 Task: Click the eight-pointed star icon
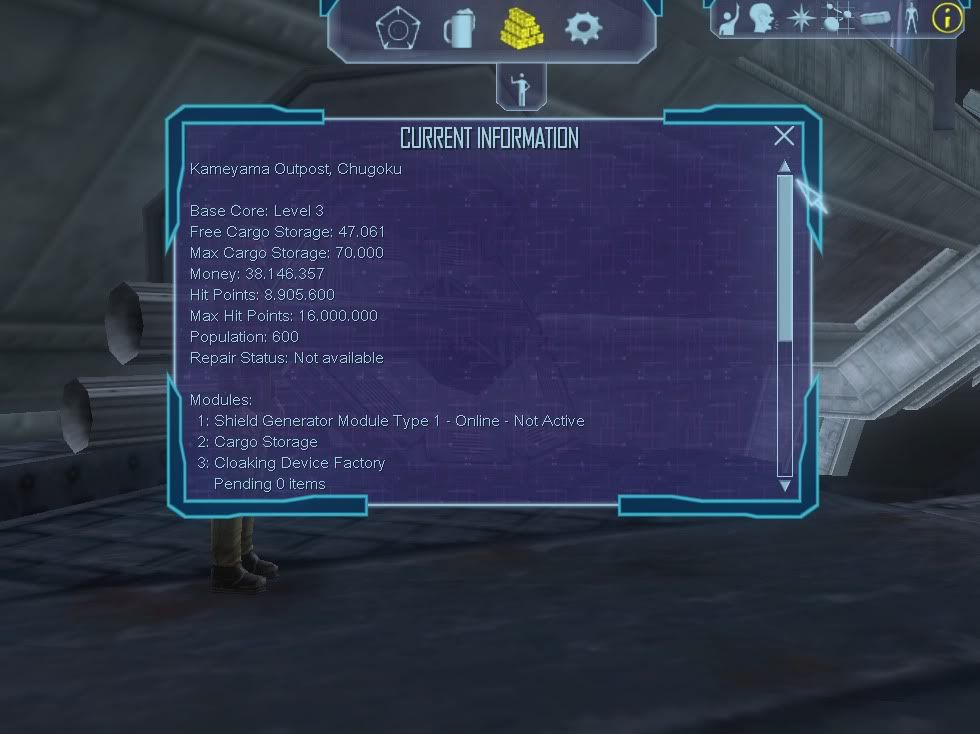coord(800,18)
